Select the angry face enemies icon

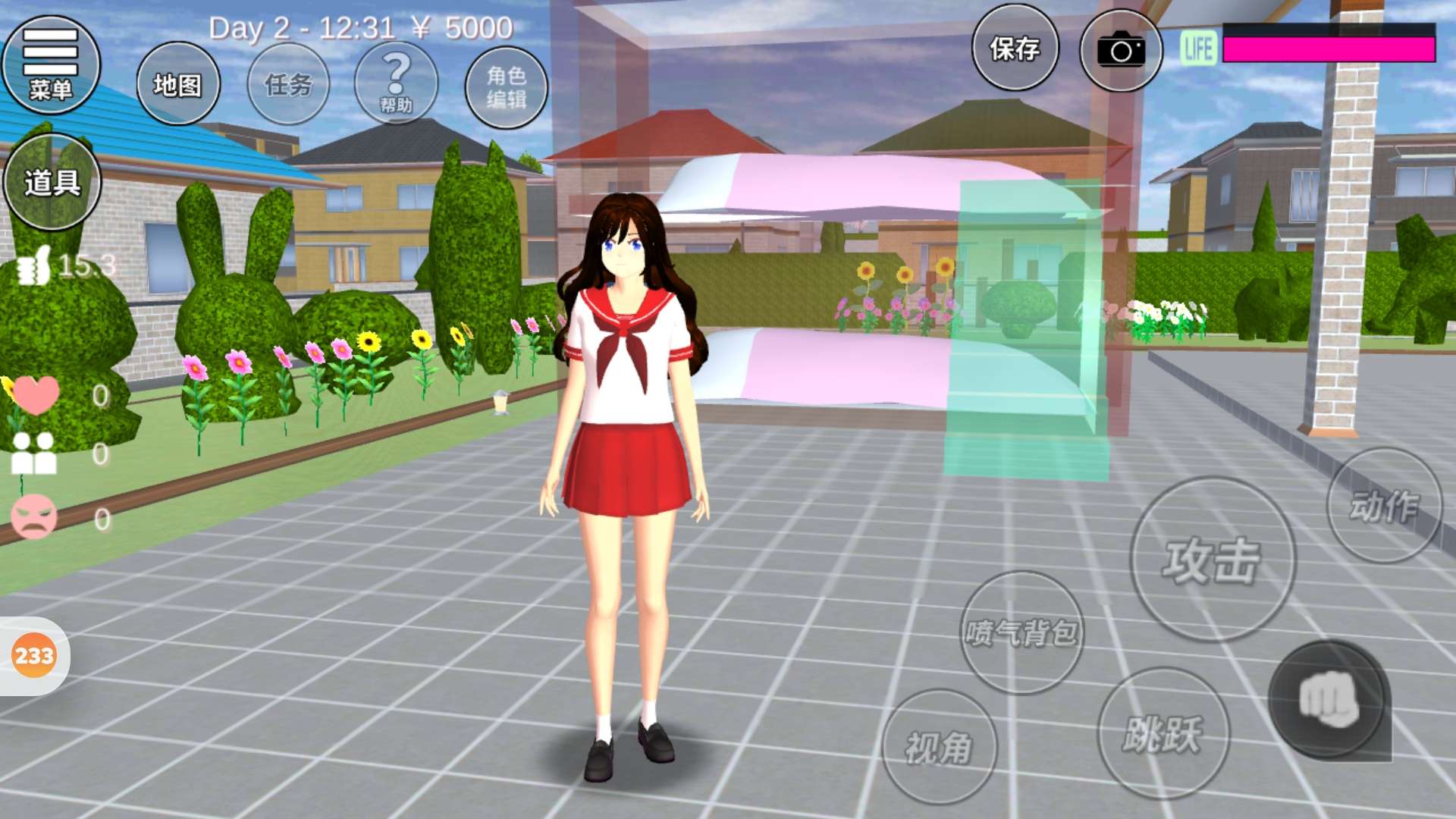point(34,517)
